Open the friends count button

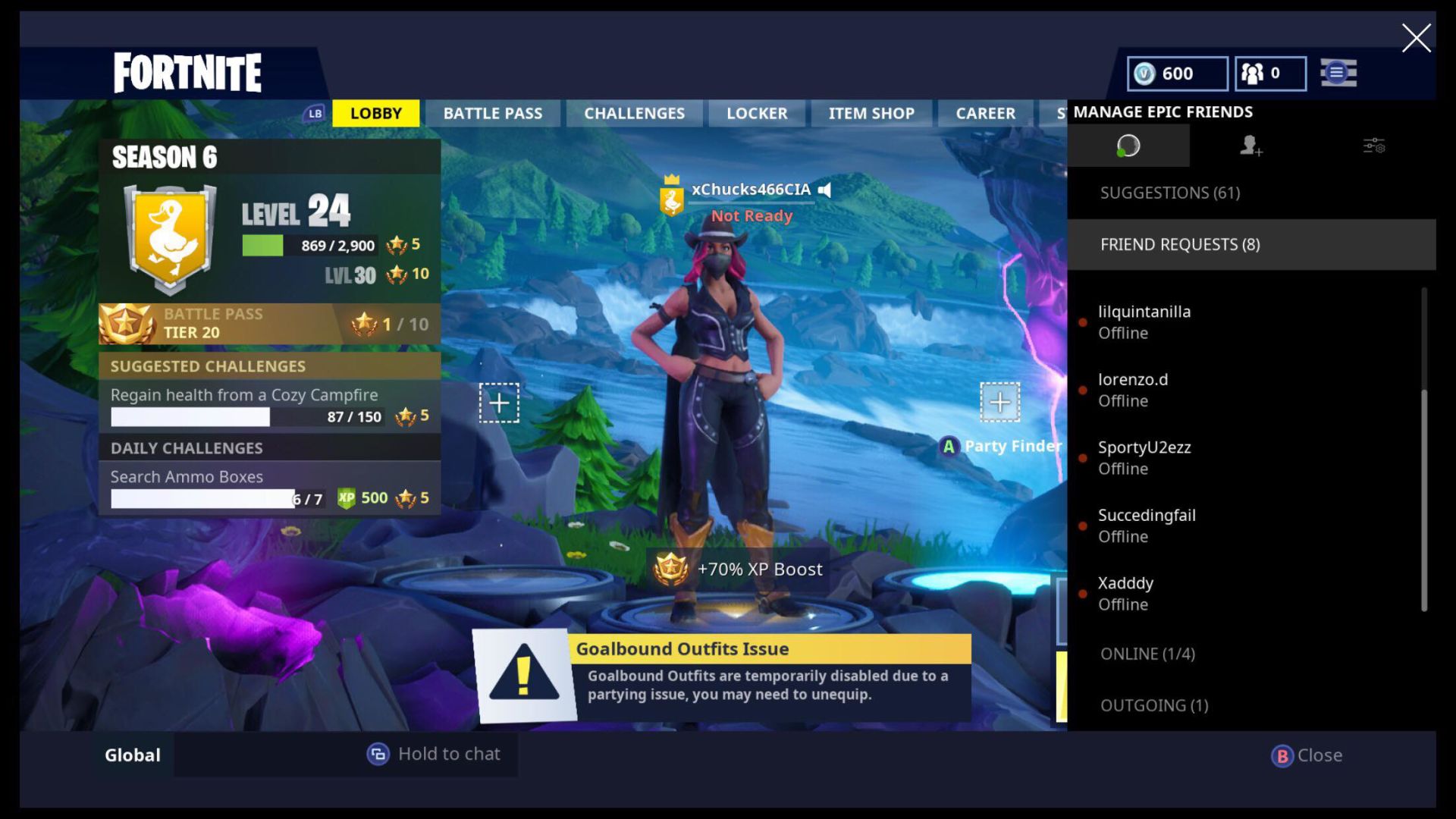click(1270, 74)
